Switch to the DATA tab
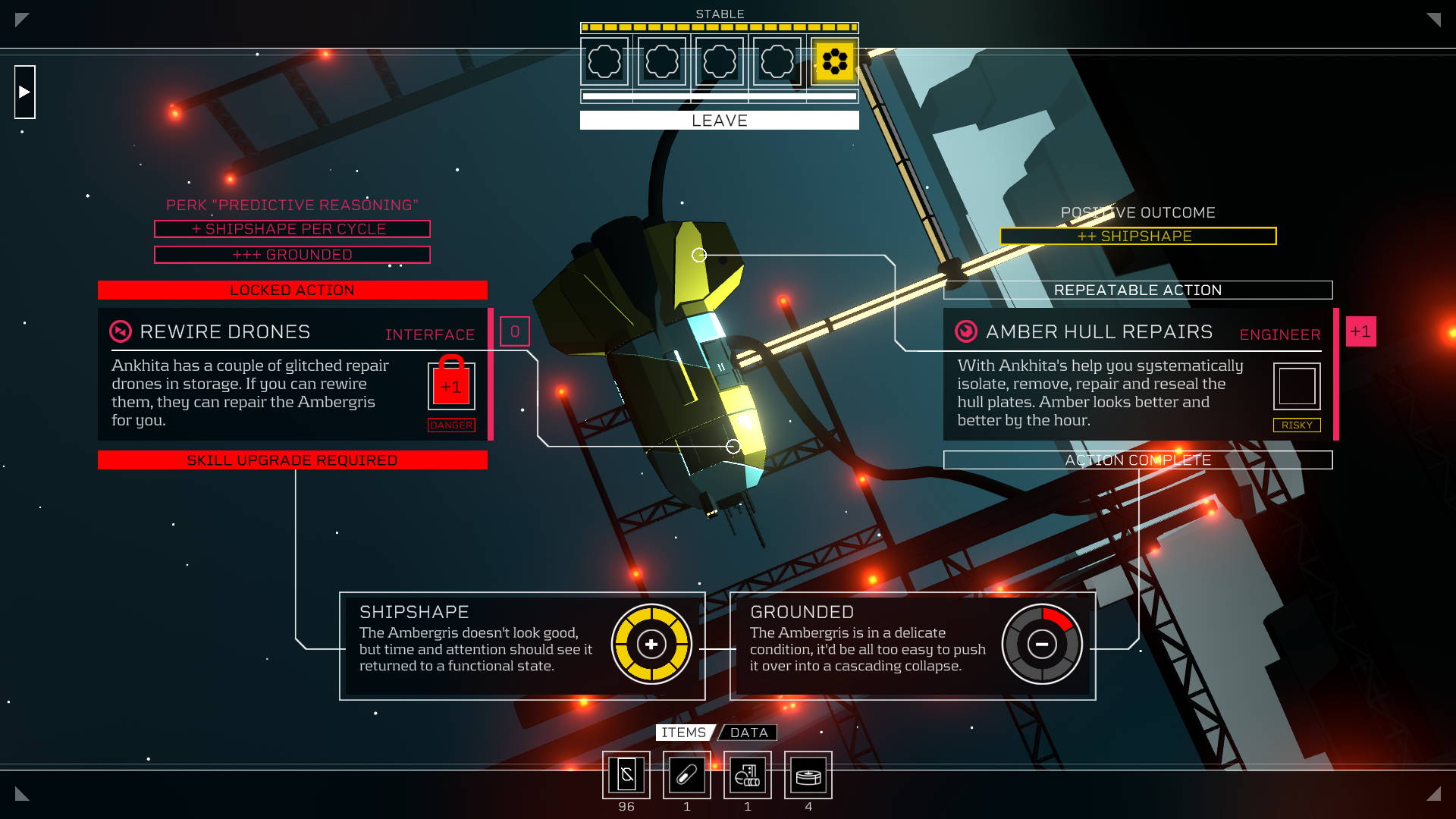This screenshot has height=819, width=1456. tap(749, 733)
